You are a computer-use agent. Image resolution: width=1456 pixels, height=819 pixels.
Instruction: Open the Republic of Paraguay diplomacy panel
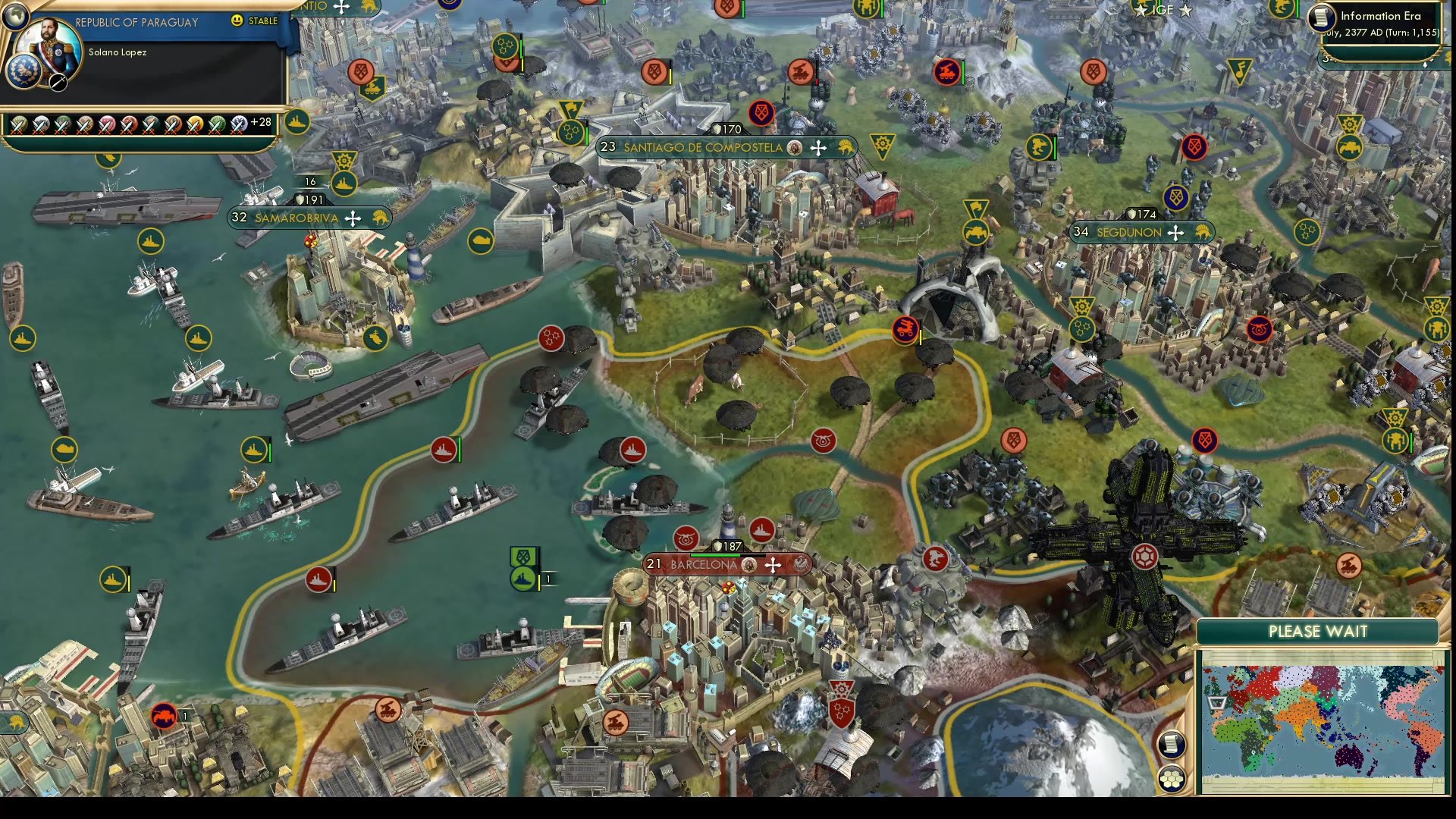(x=136, y=22)
